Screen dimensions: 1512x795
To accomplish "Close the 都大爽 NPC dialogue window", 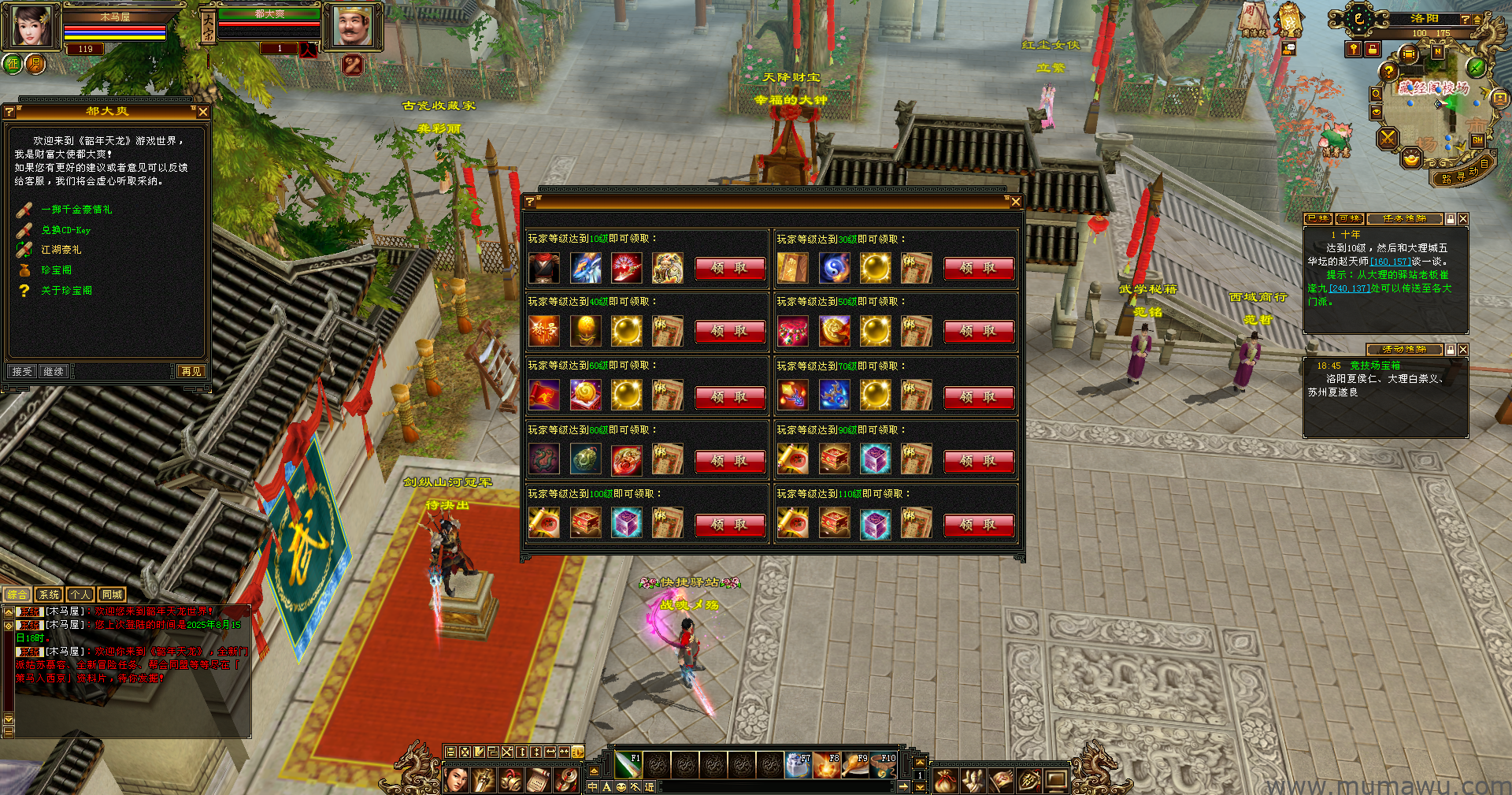I will tap(203, 112).
